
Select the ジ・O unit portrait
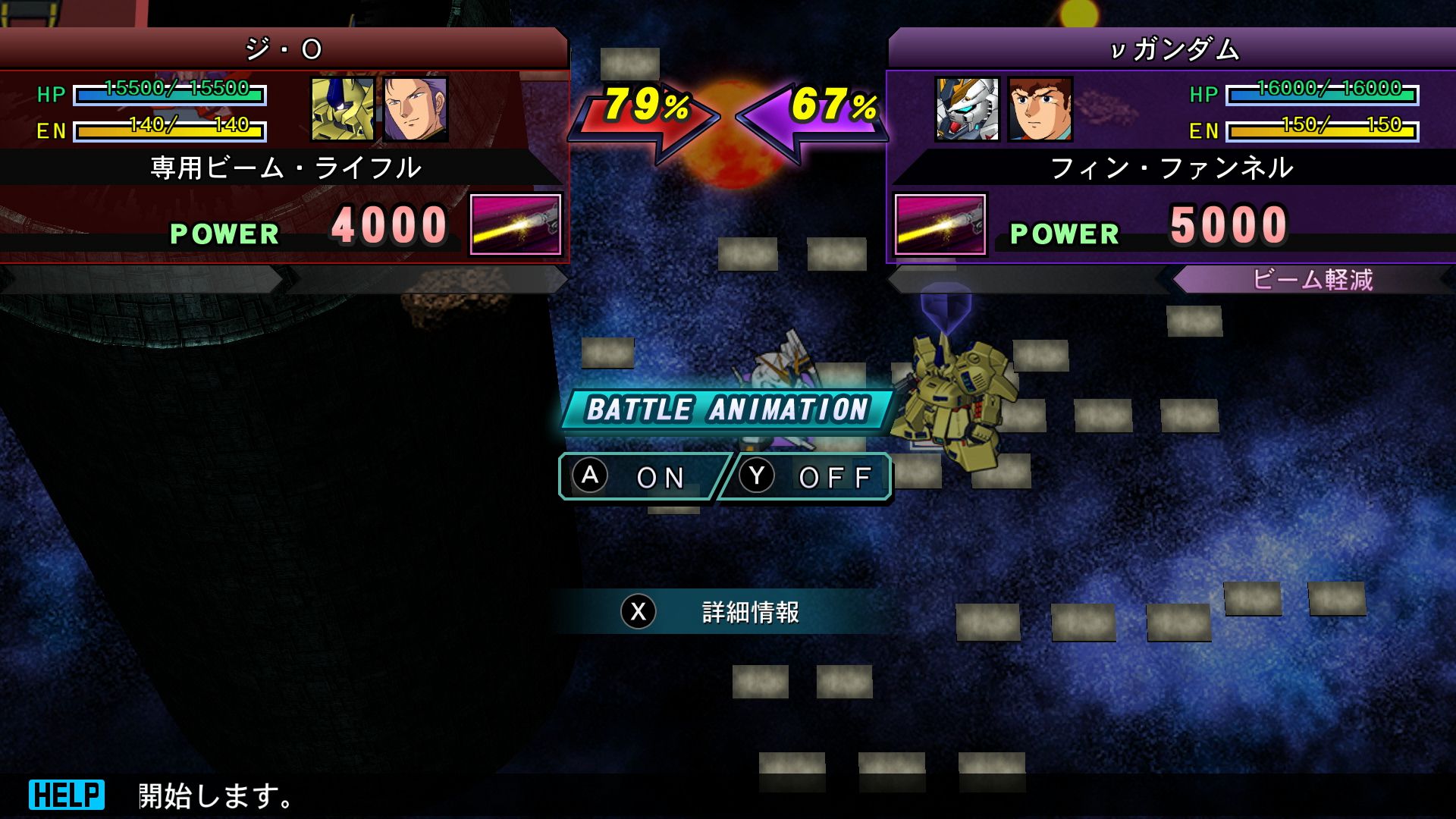[343, 109]
